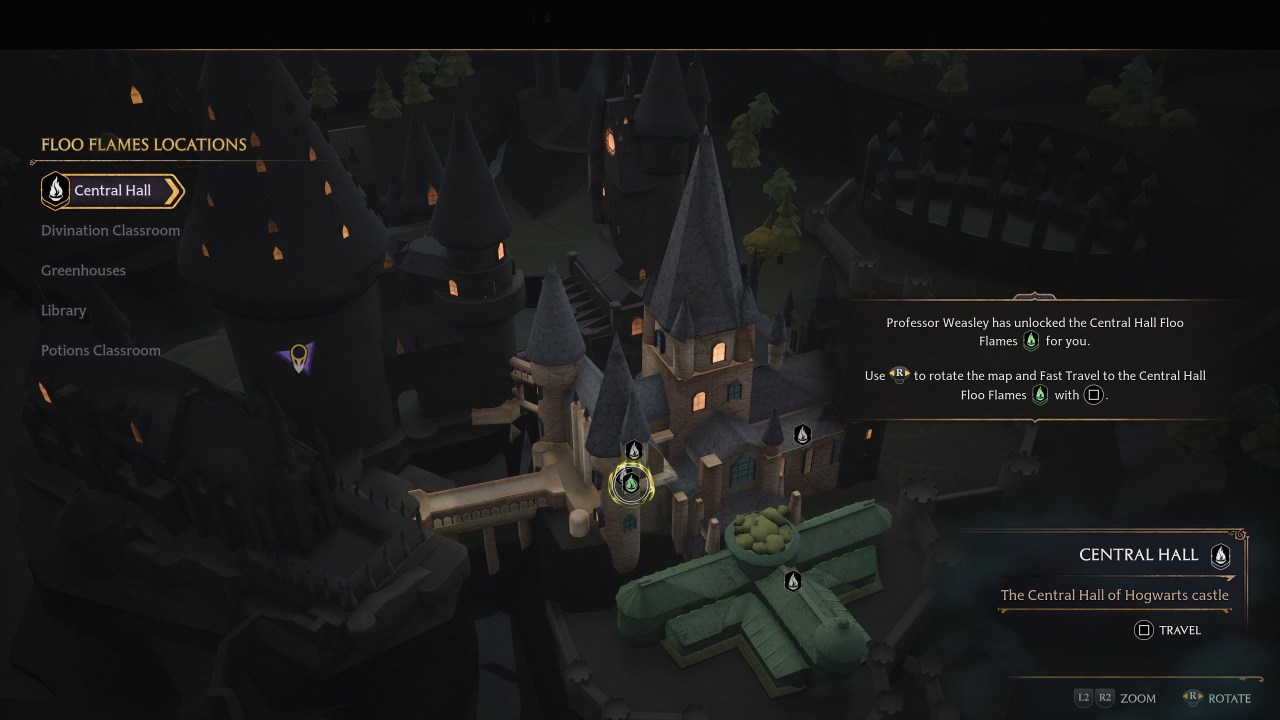Viewport: 1280px width, 720px height.
Task: Select the Central Hall list entry
Action: coord(110,190)
